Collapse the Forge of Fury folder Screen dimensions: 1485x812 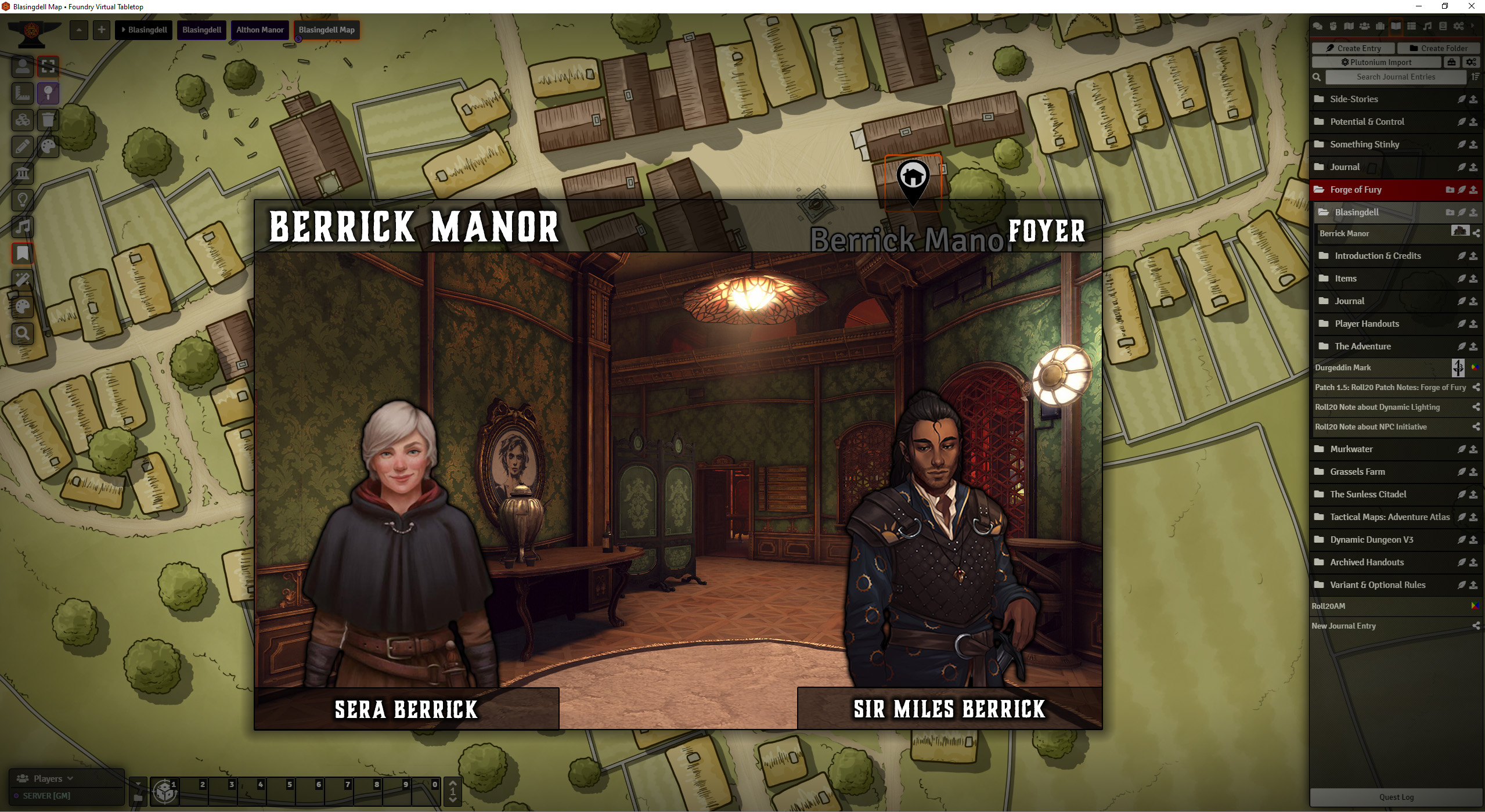[1356, 189]
